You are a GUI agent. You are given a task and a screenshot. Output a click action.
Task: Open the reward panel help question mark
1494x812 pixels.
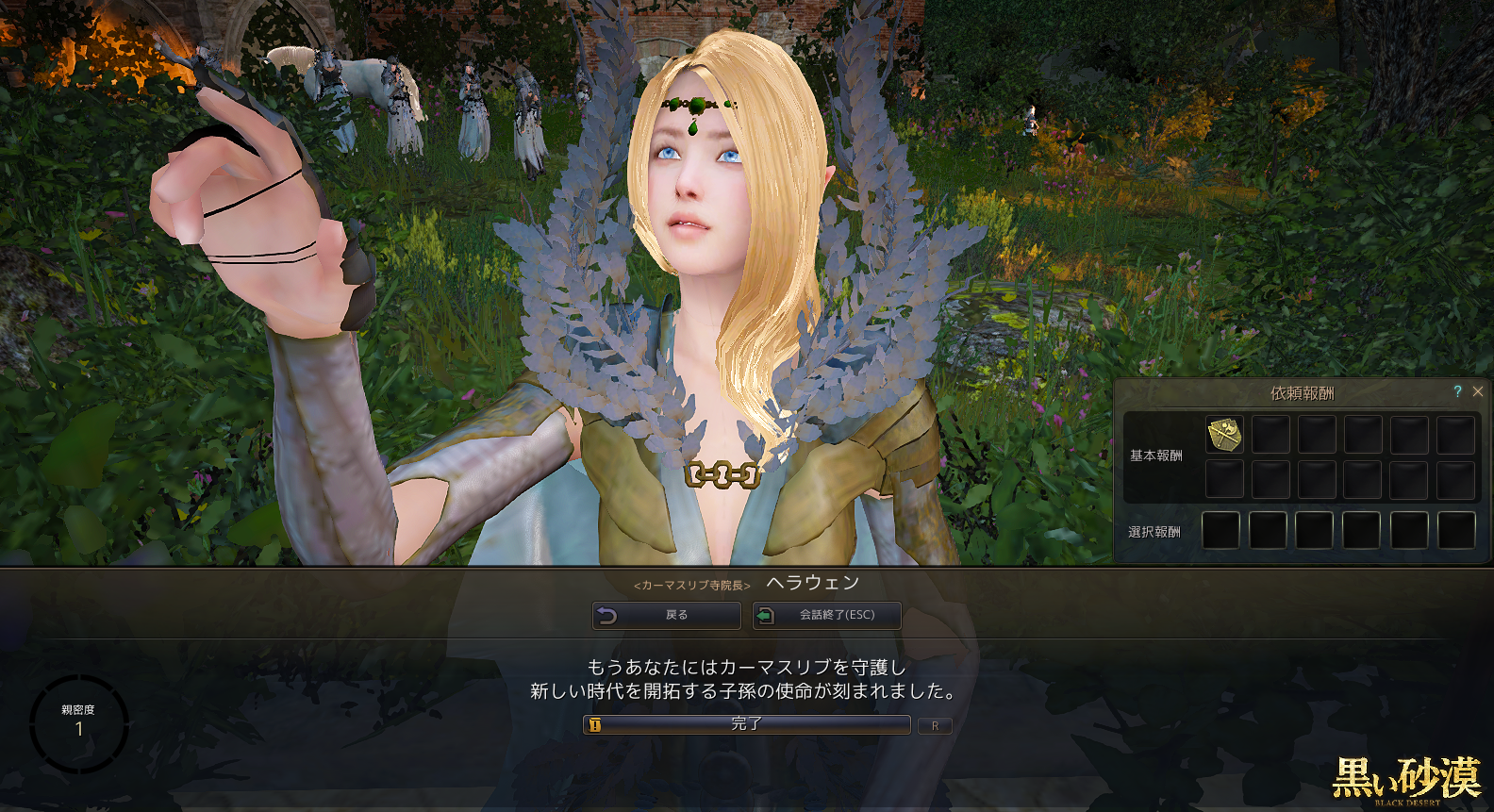pos(1457,391)
